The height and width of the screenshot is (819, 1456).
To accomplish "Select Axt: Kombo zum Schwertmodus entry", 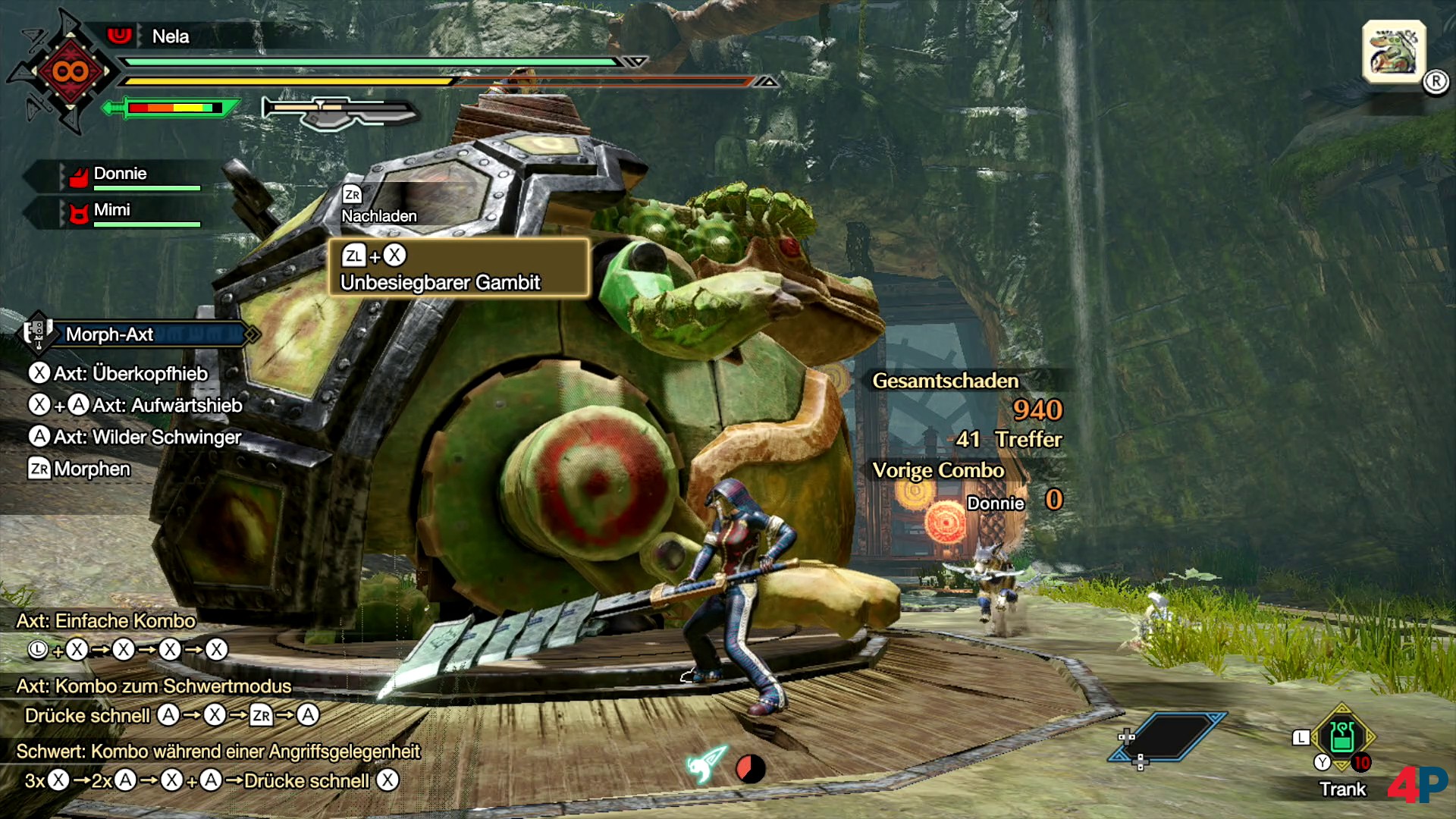I will (x=154, y=686).
